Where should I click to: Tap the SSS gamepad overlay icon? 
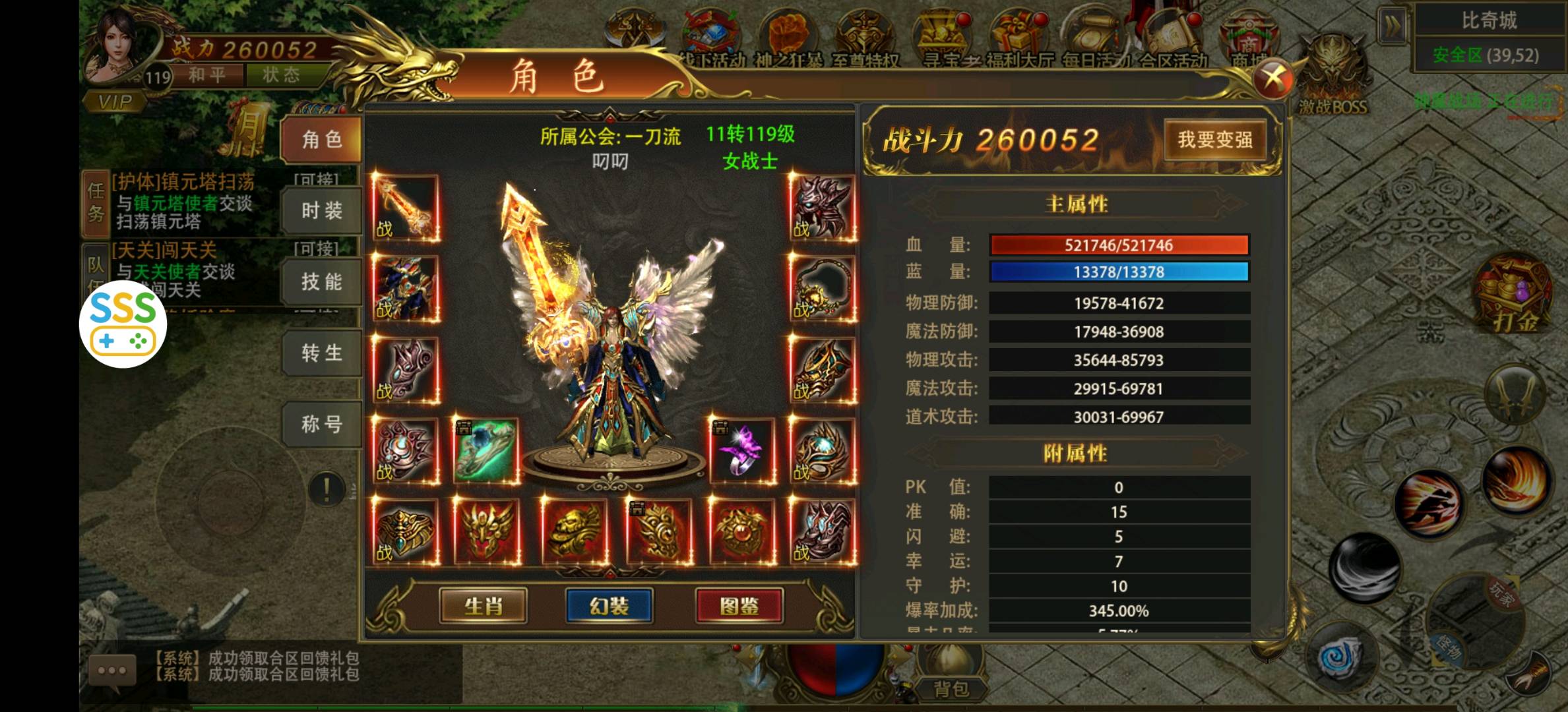pyautogui.click(x=123, y=324)
